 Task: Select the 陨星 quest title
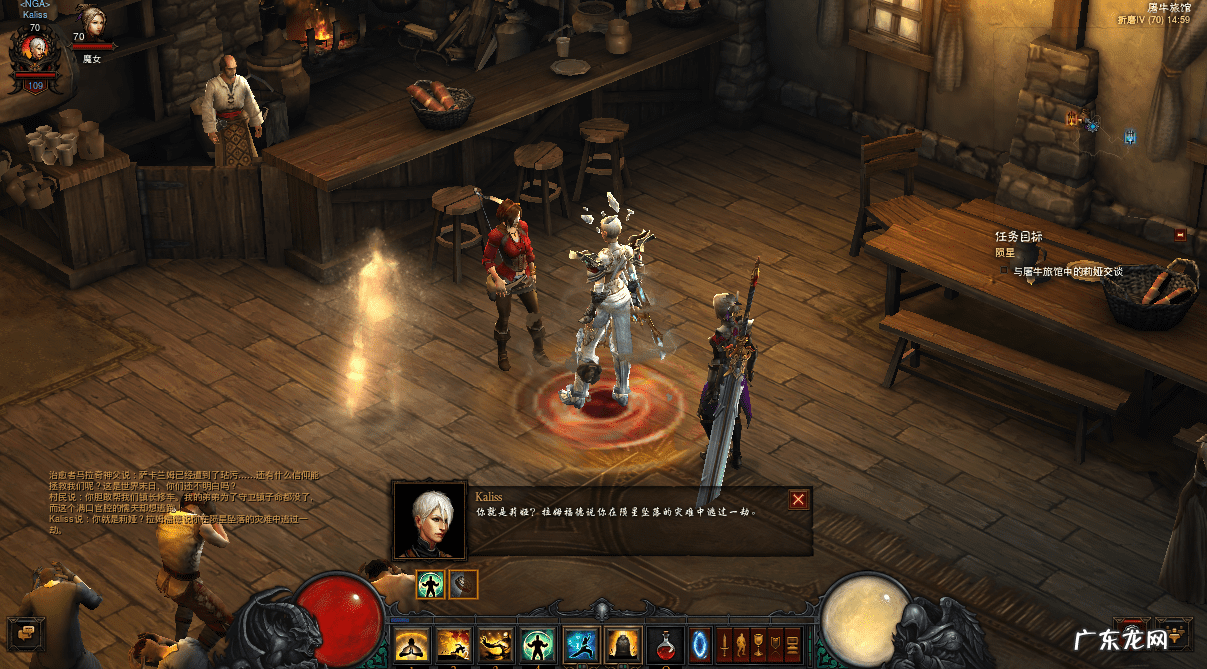[x=1005, y=253]
